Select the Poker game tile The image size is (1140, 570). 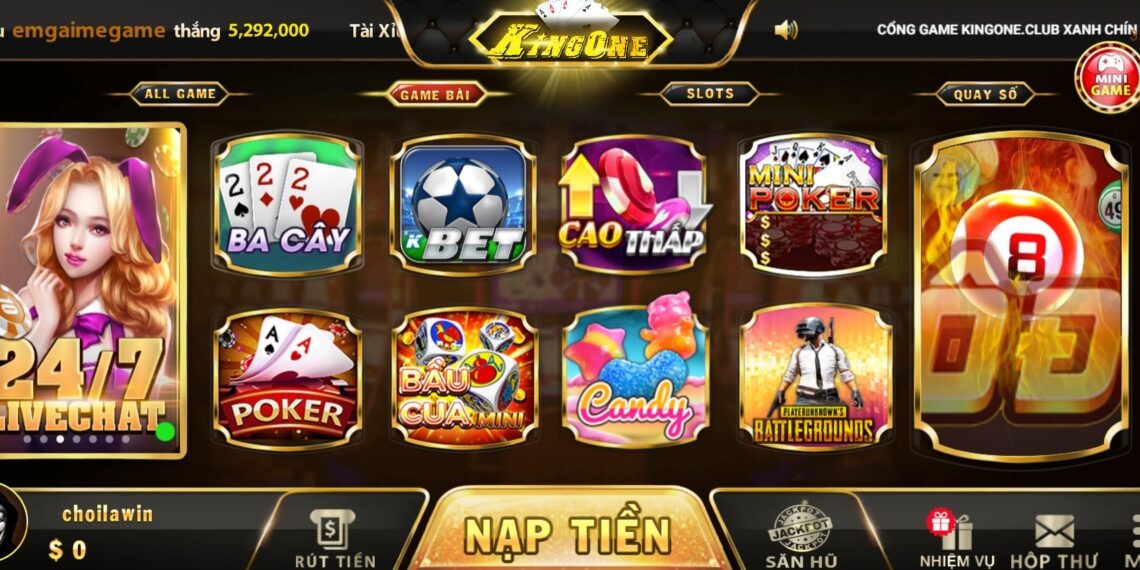288,378
